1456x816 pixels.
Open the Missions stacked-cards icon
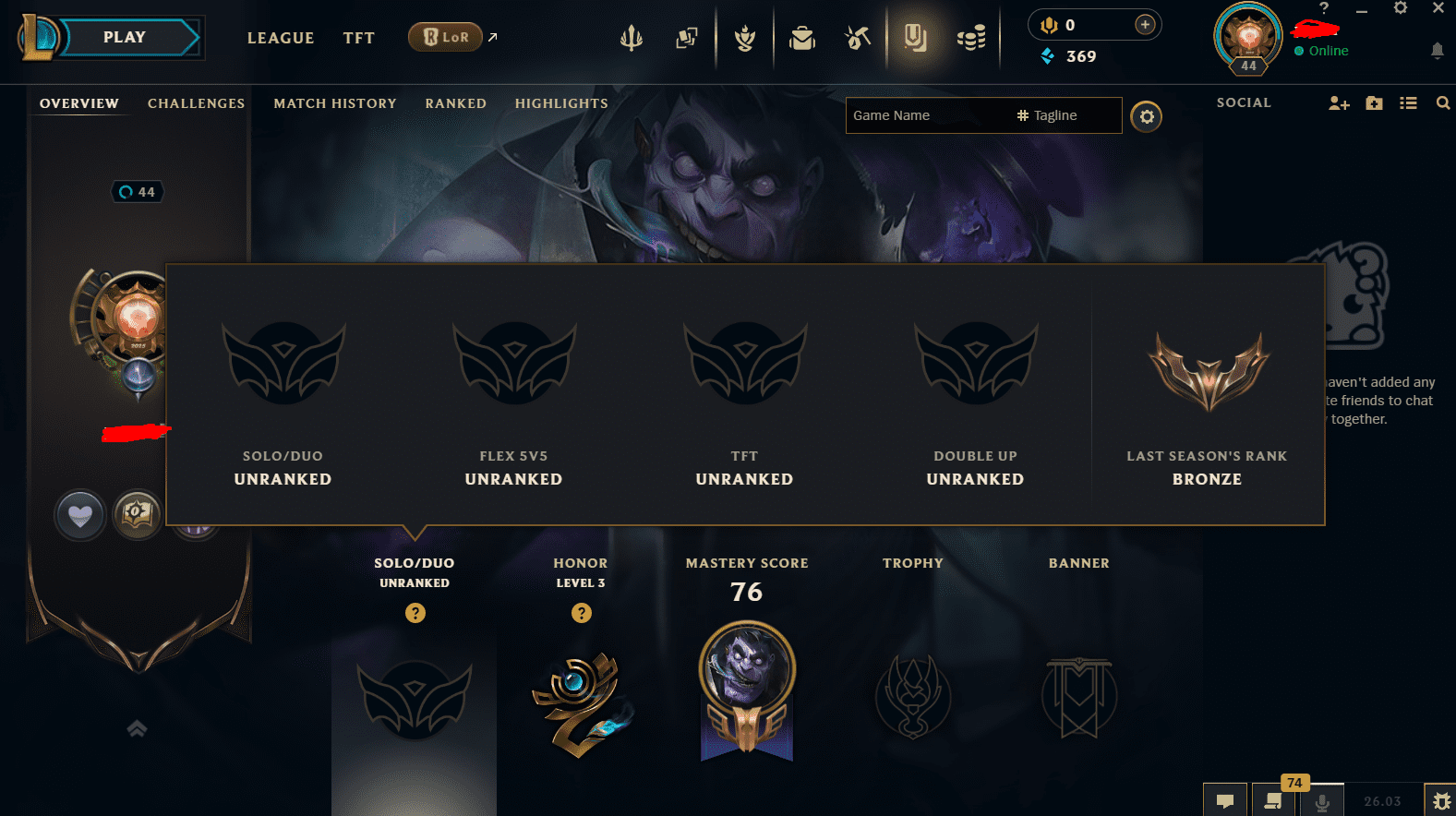(686, 39)
